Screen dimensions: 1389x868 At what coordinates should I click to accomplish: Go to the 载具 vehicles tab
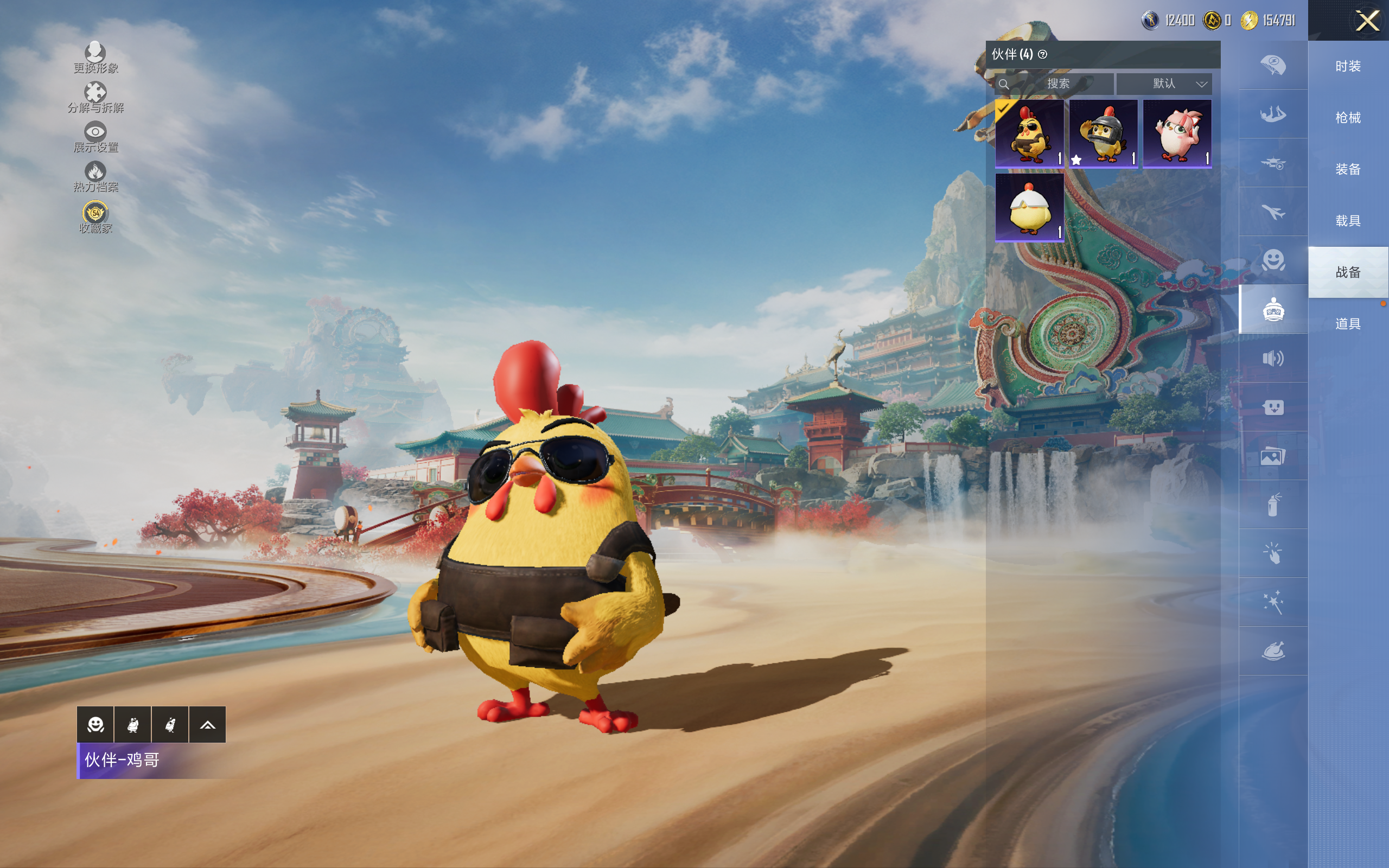coord(1348,221)
